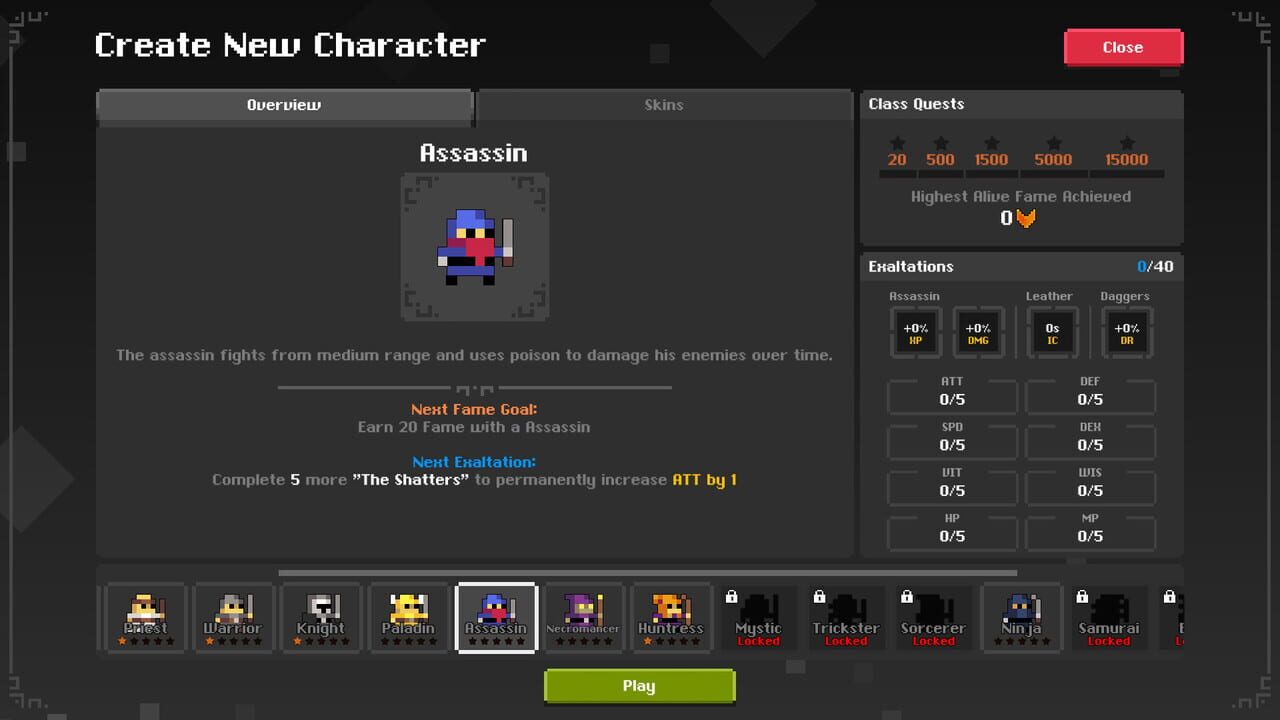Select the Paladin class icon
This screenshot has width=1280, height=720.
click(x=409, y=615)
